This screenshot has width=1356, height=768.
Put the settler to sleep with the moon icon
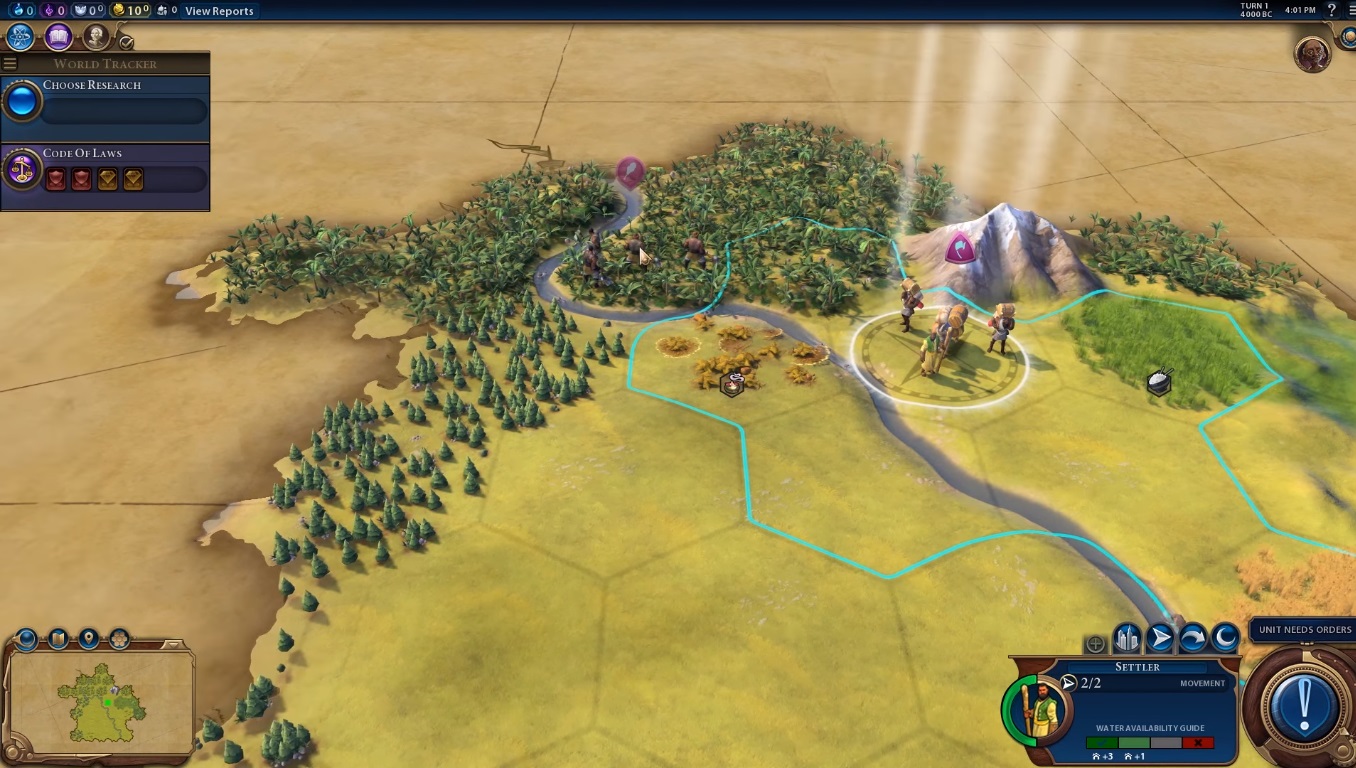(1225, 637)
